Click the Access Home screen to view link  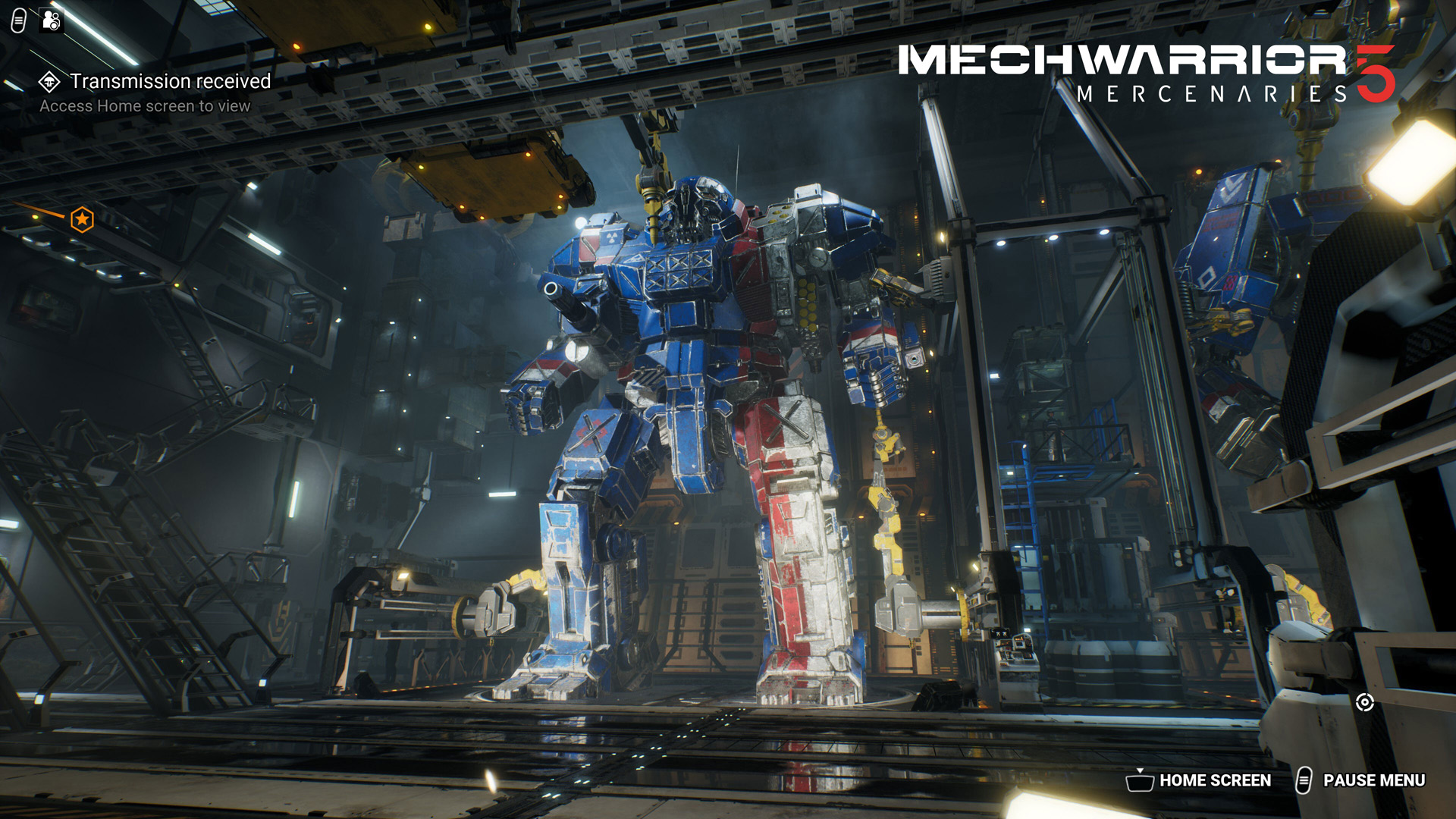coord(146,106)
